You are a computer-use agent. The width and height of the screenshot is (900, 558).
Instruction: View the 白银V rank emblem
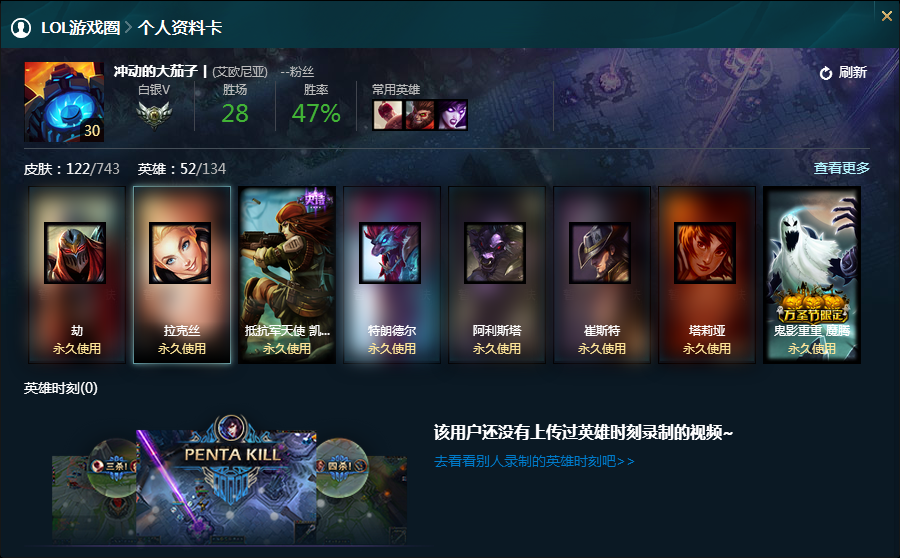click(153, 115)
